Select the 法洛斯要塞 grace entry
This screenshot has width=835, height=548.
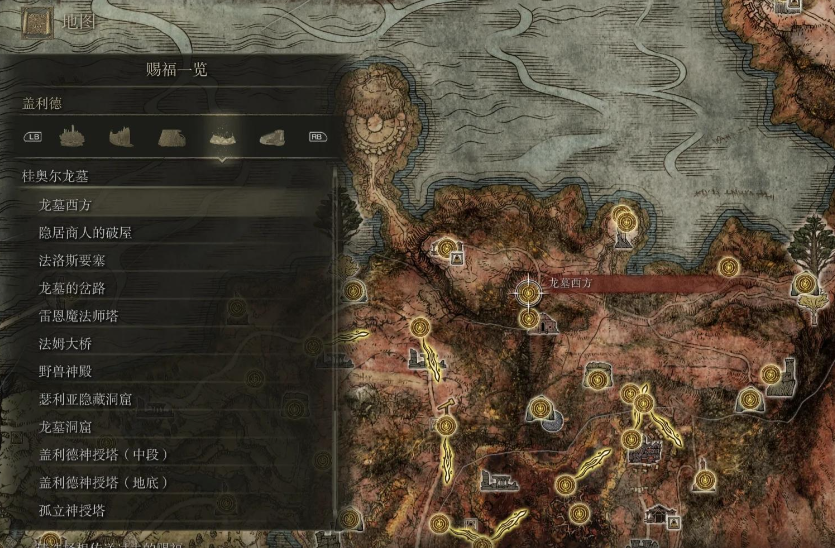coord(71,260)
